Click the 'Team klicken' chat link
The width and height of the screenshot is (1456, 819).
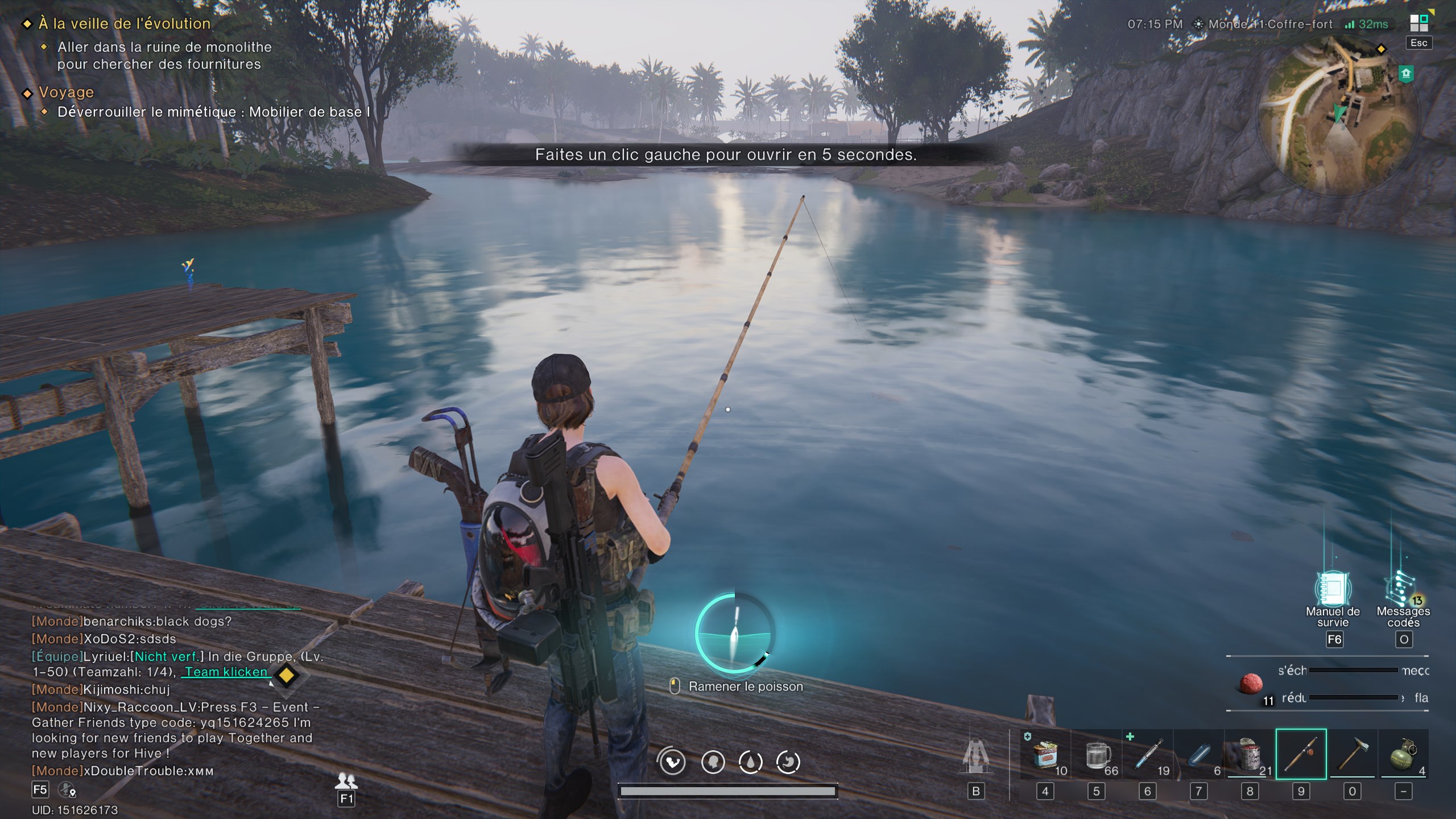226,672
